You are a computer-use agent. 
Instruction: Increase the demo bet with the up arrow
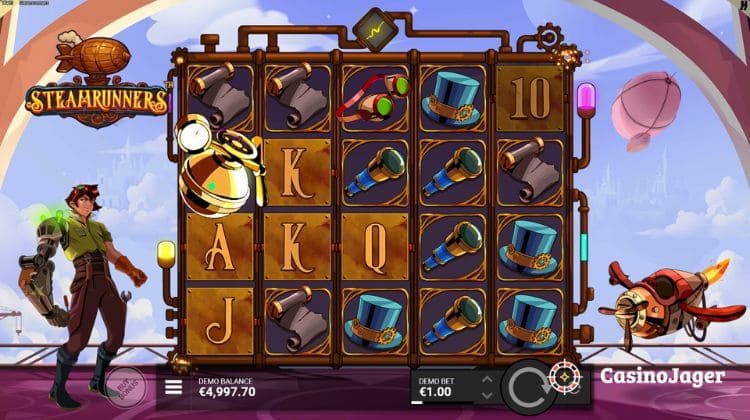487,379
